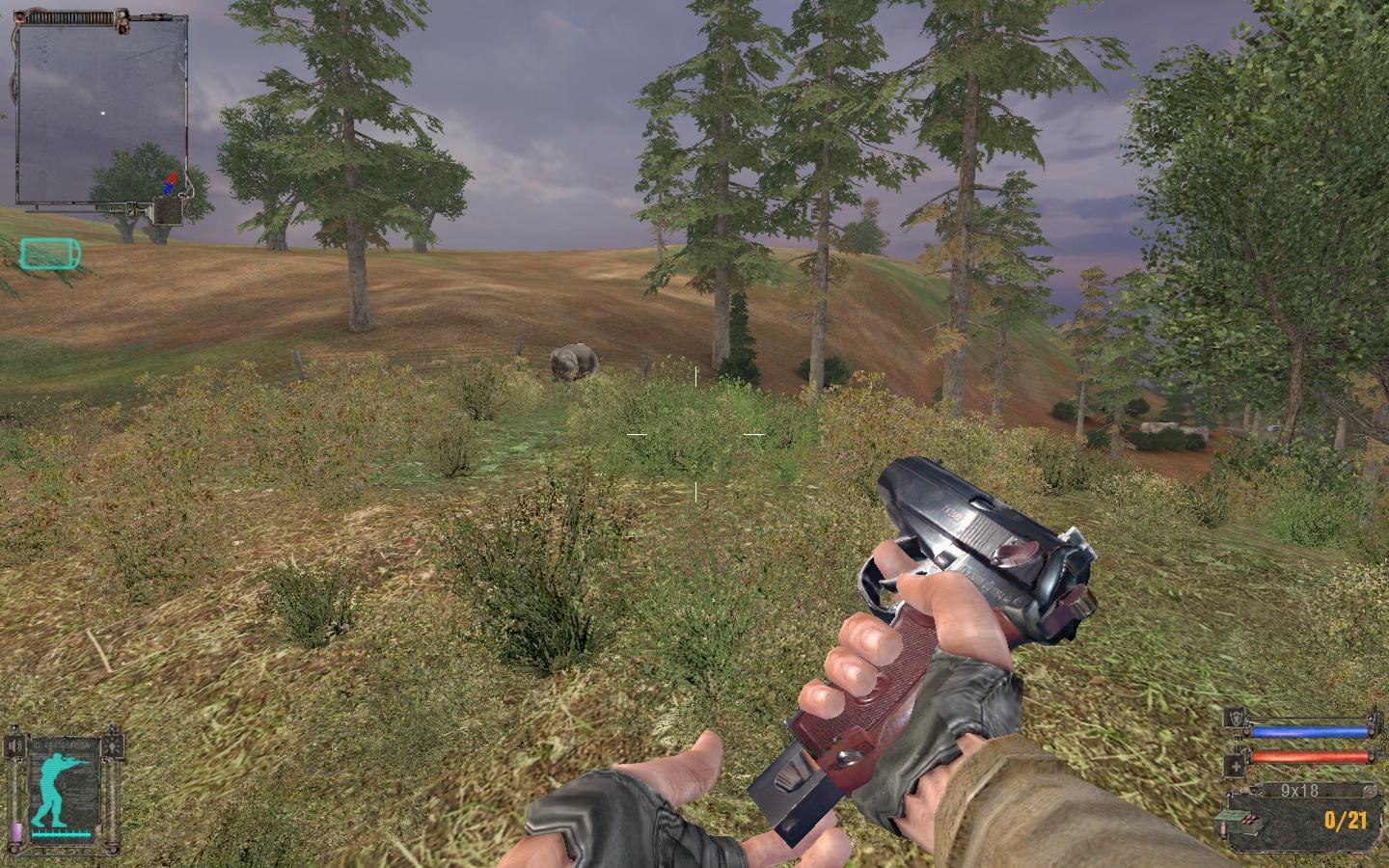The width and height of the screenshot is (1389, 868).
Task: Select the cyan battery indicator icon
Action: [x=50, y=254]
